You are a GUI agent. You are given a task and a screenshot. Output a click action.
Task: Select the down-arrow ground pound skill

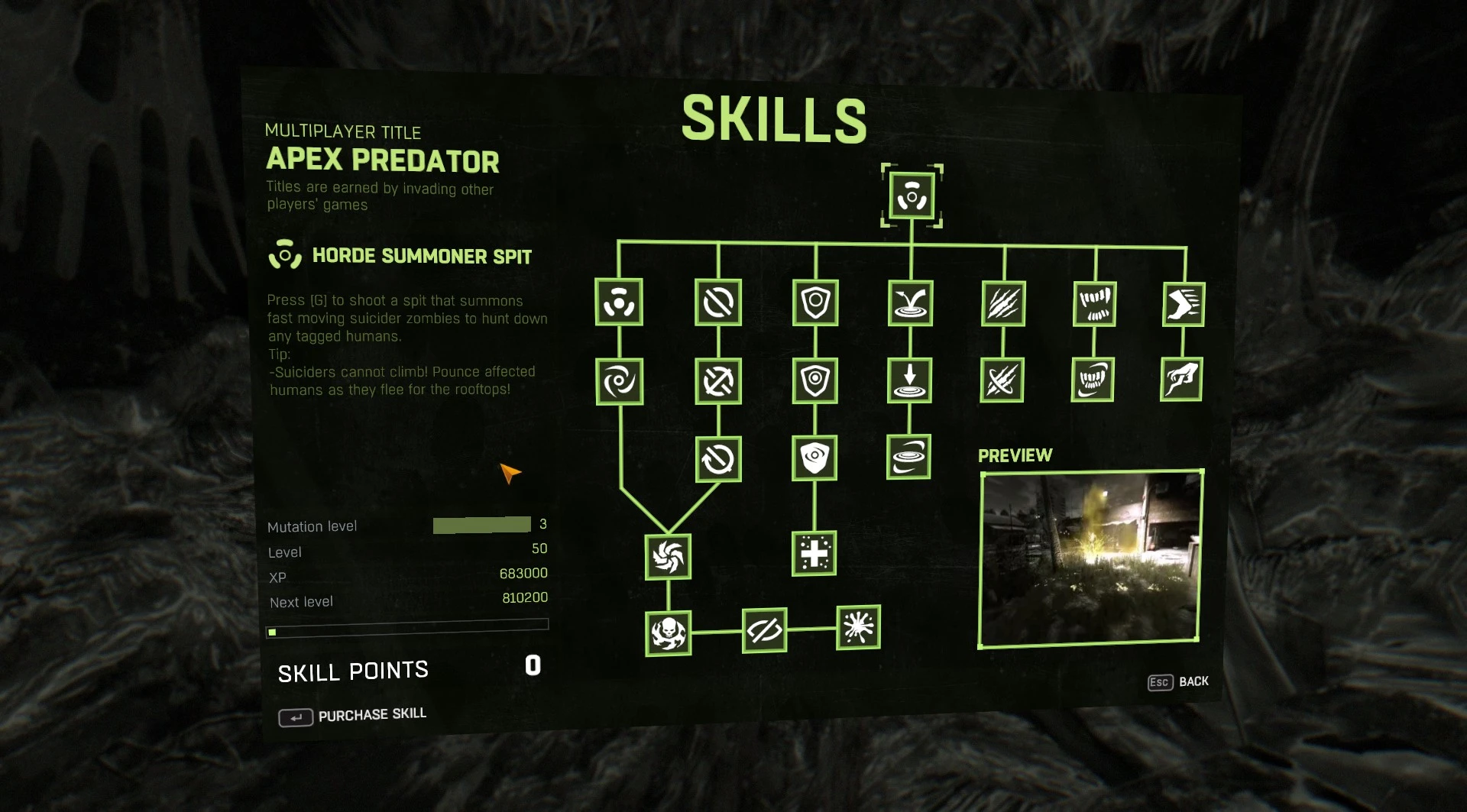coord(909,380)
